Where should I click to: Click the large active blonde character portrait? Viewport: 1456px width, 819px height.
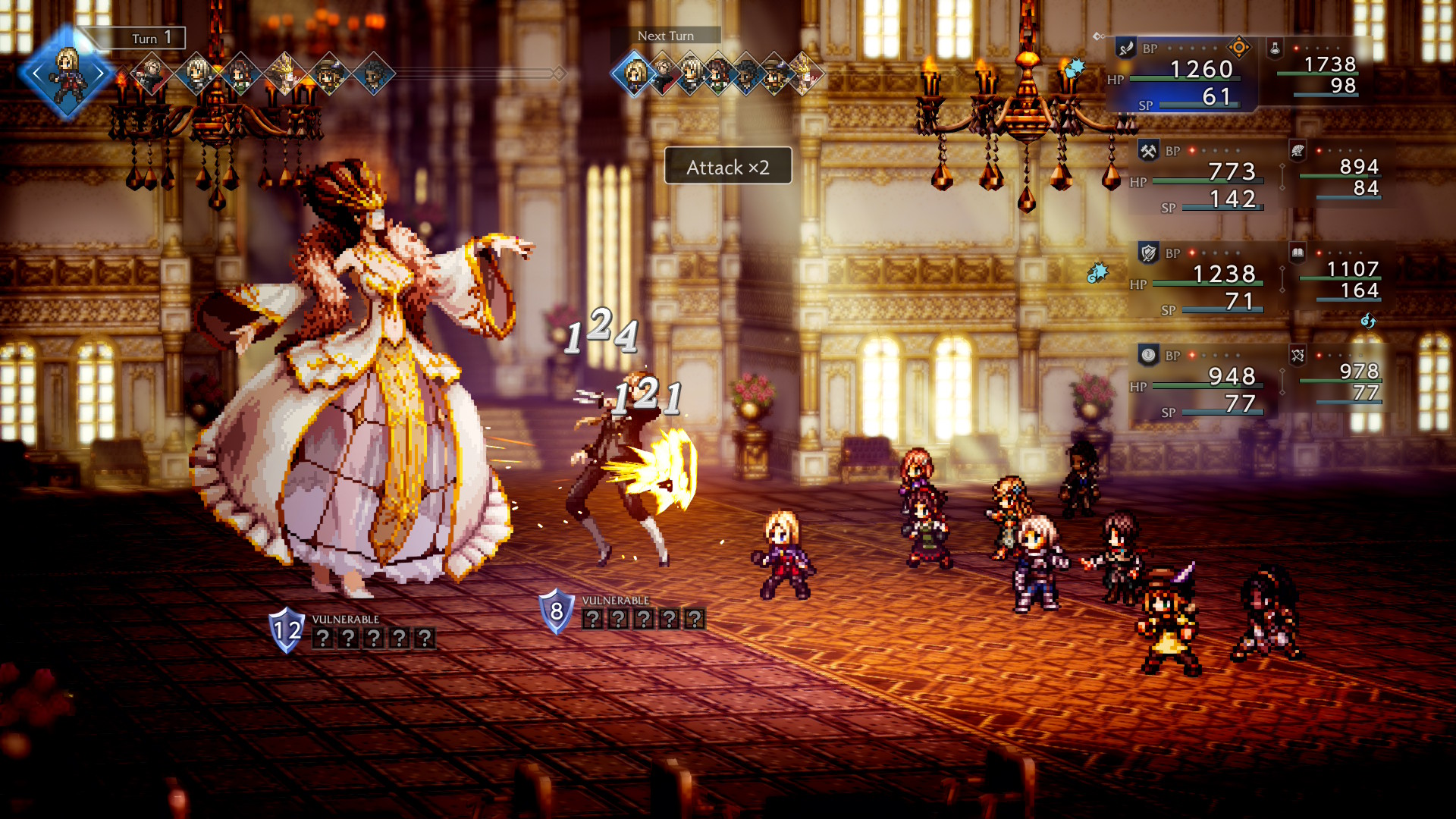tap(67, 74)
